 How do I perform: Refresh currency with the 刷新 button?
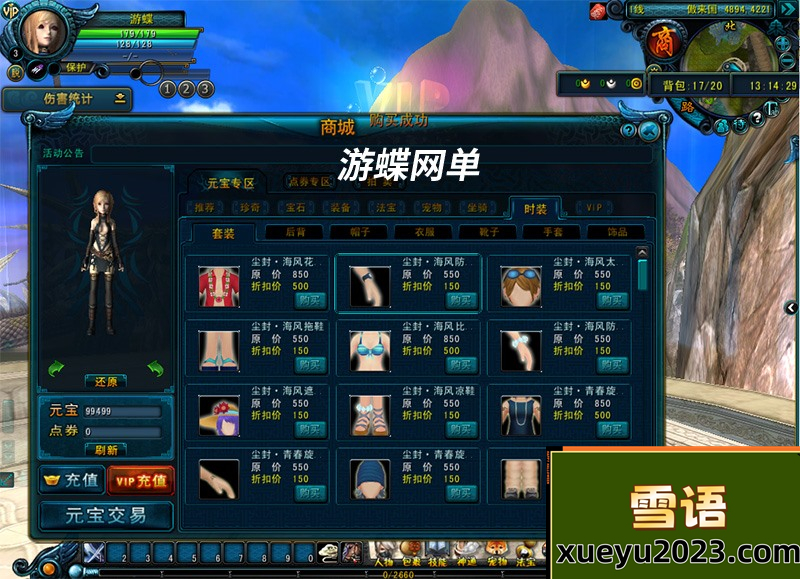coord(106,450)
